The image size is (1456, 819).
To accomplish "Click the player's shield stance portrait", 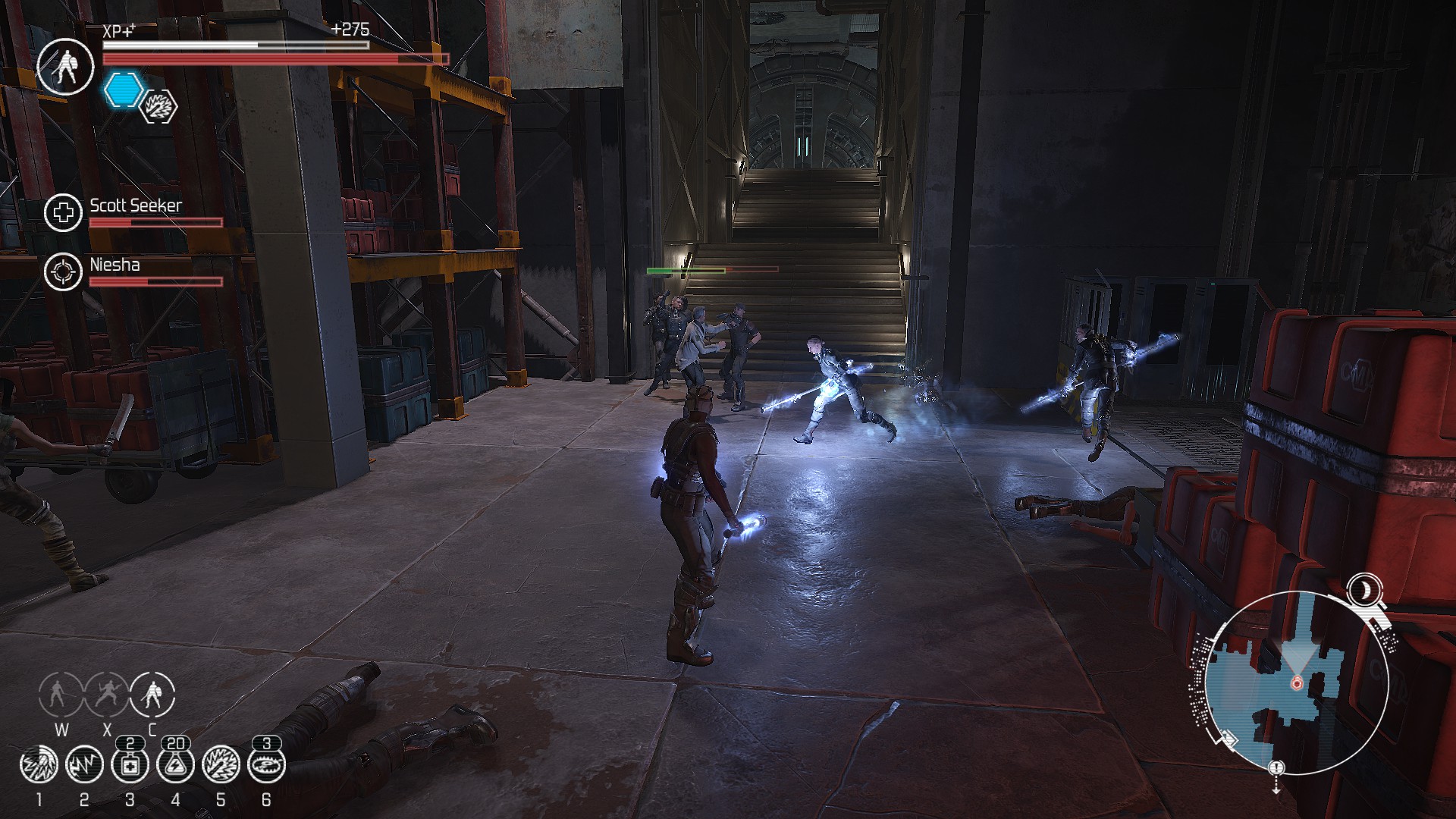I will 65,66.
